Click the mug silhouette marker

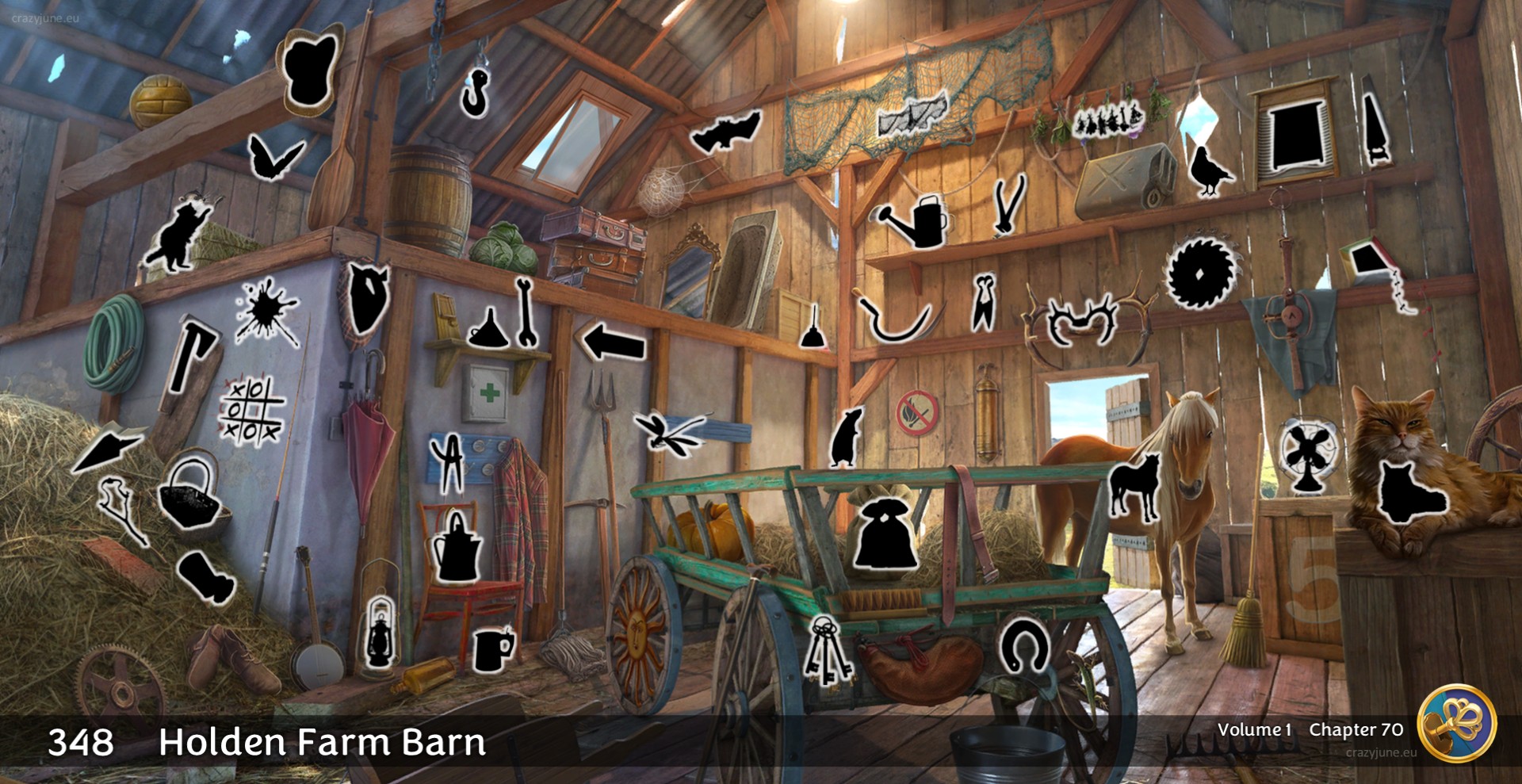pos(493,649)
